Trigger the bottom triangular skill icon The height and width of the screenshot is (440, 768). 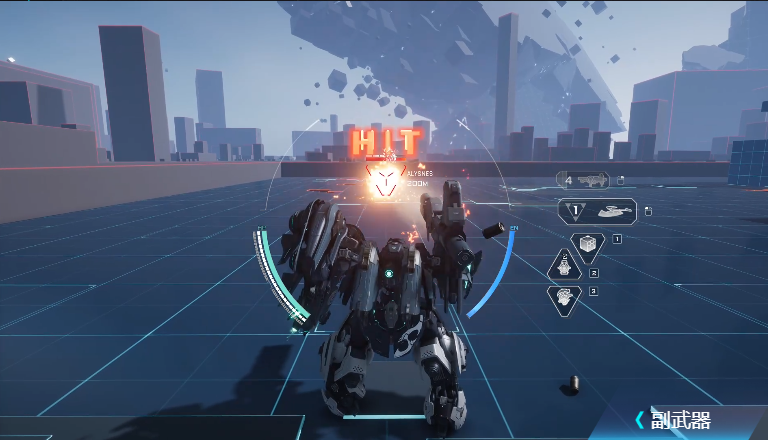(565, 297)
